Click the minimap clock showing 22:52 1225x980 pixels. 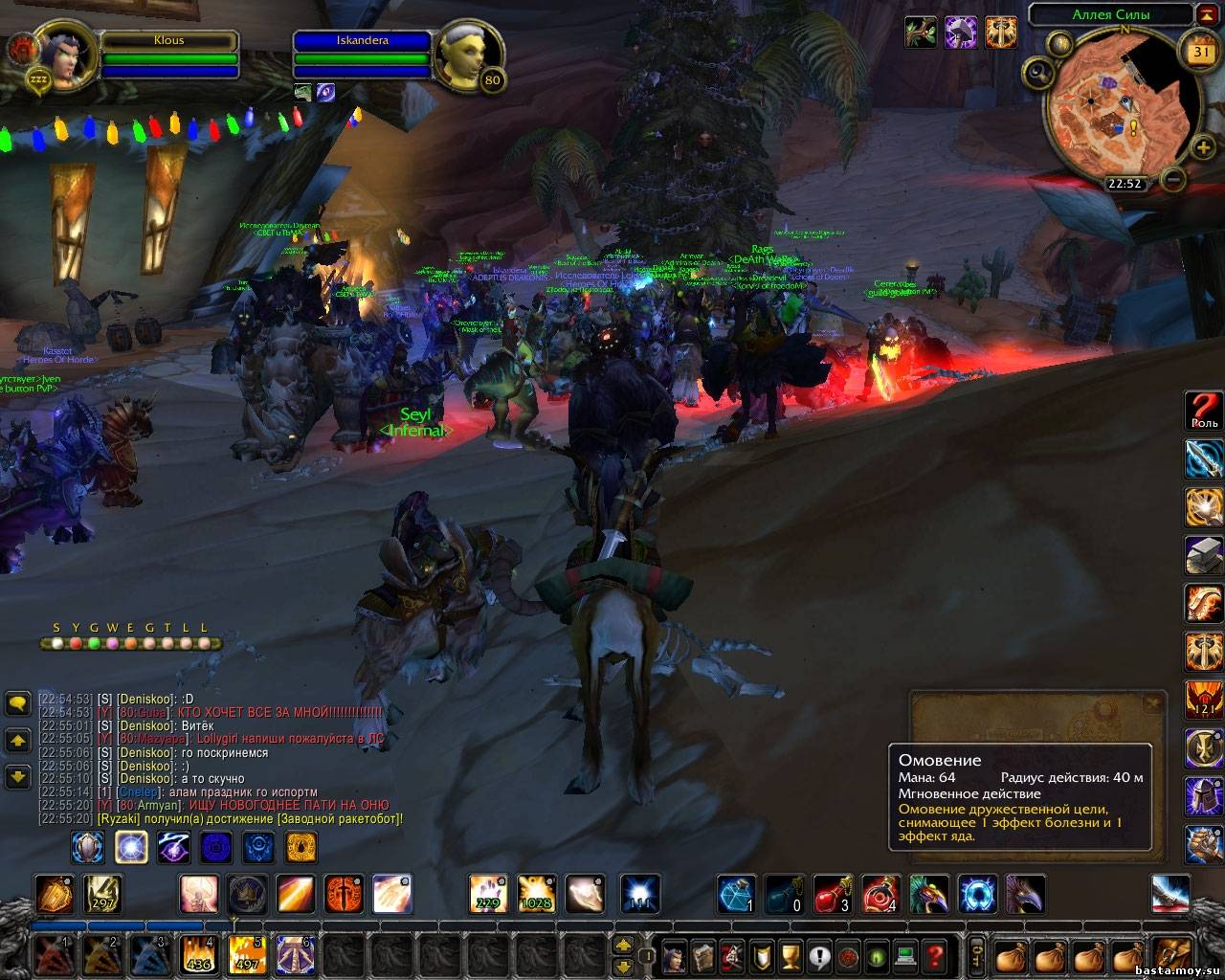(x=1124, y=183)
